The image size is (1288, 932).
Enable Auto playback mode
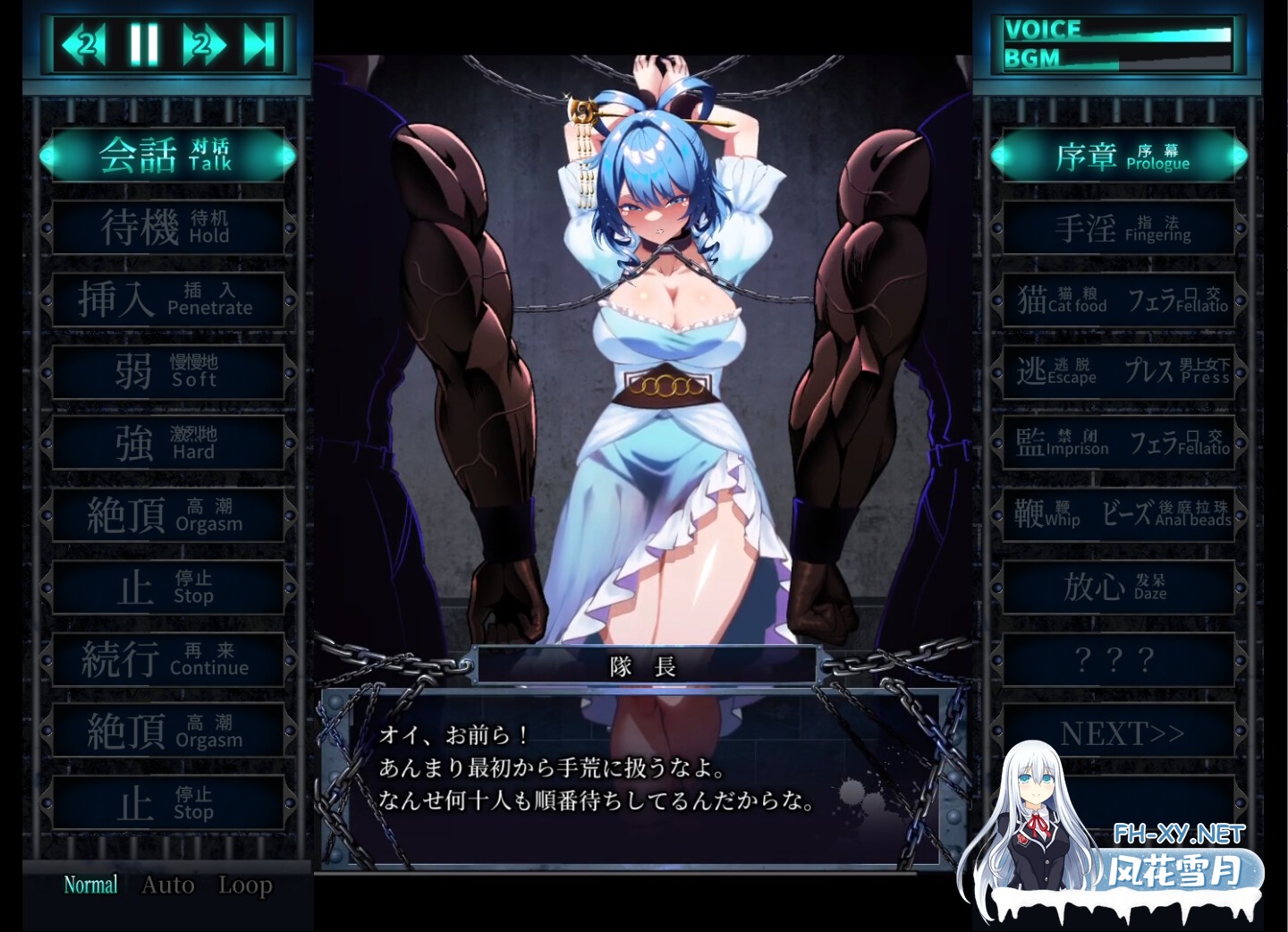point(168,885)
